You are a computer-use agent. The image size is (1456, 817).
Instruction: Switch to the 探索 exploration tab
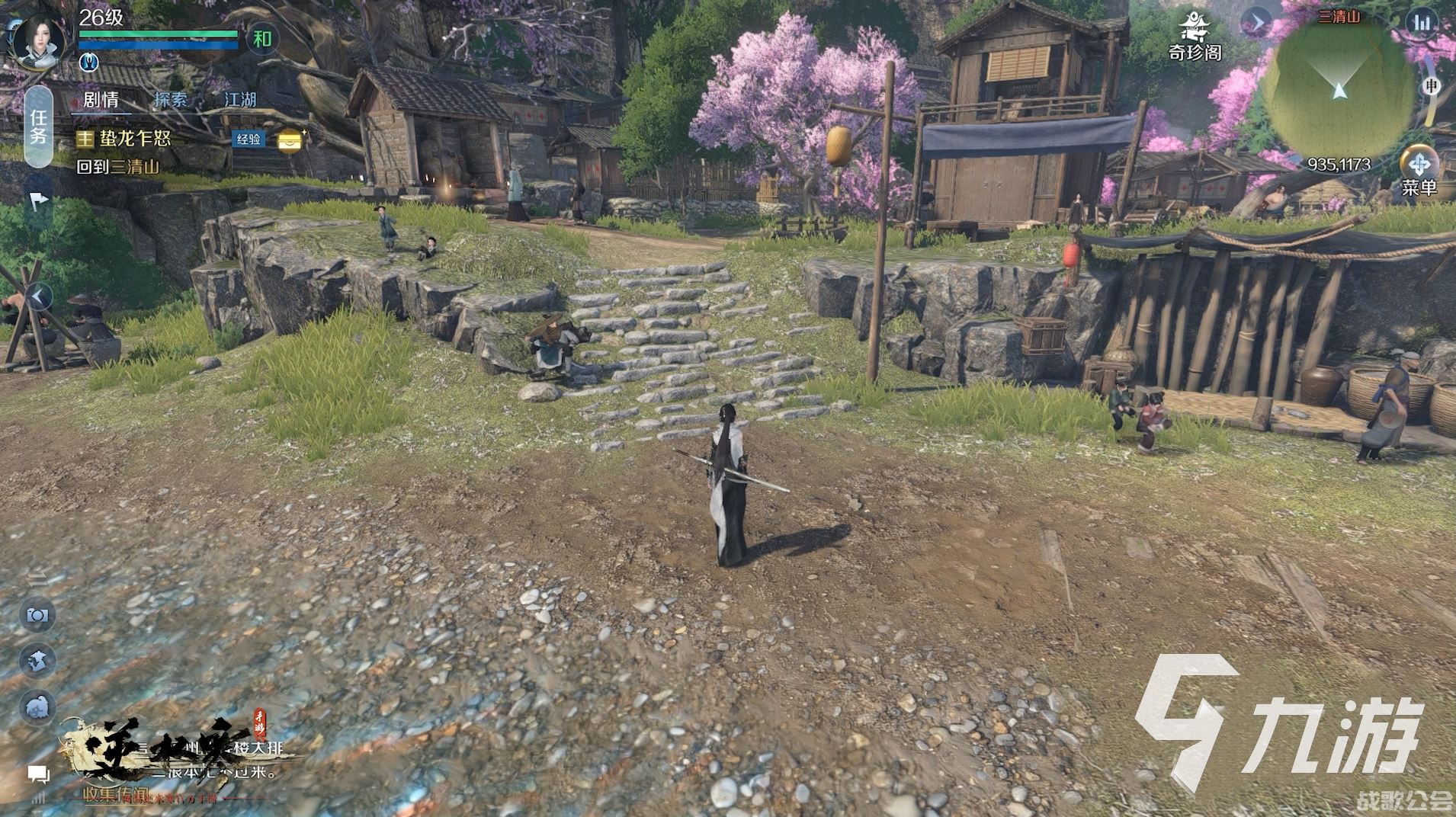[x=169, y=100]
